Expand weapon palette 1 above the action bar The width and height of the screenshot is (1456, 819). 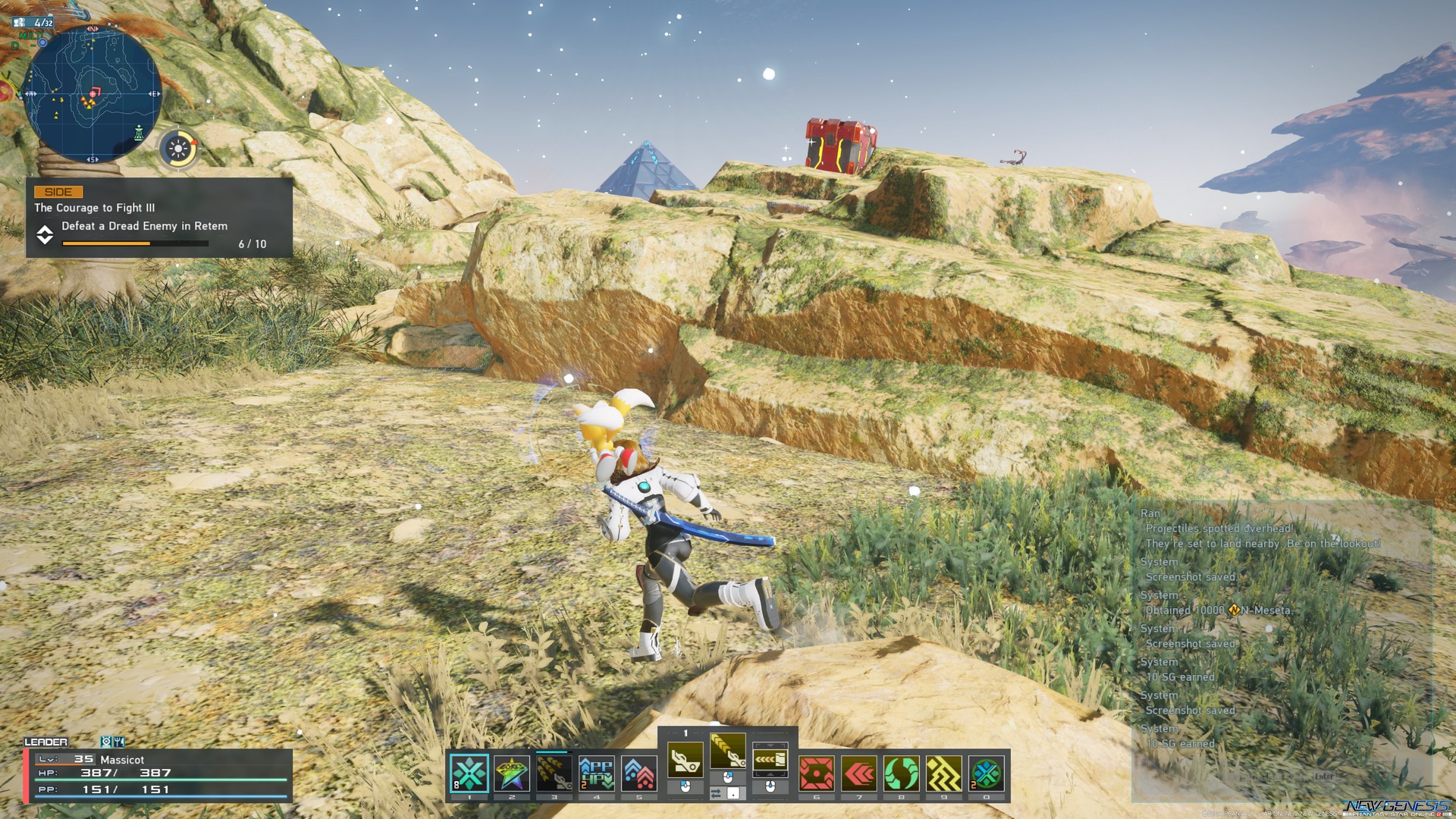pyautogui.click(x=686, y=733)
